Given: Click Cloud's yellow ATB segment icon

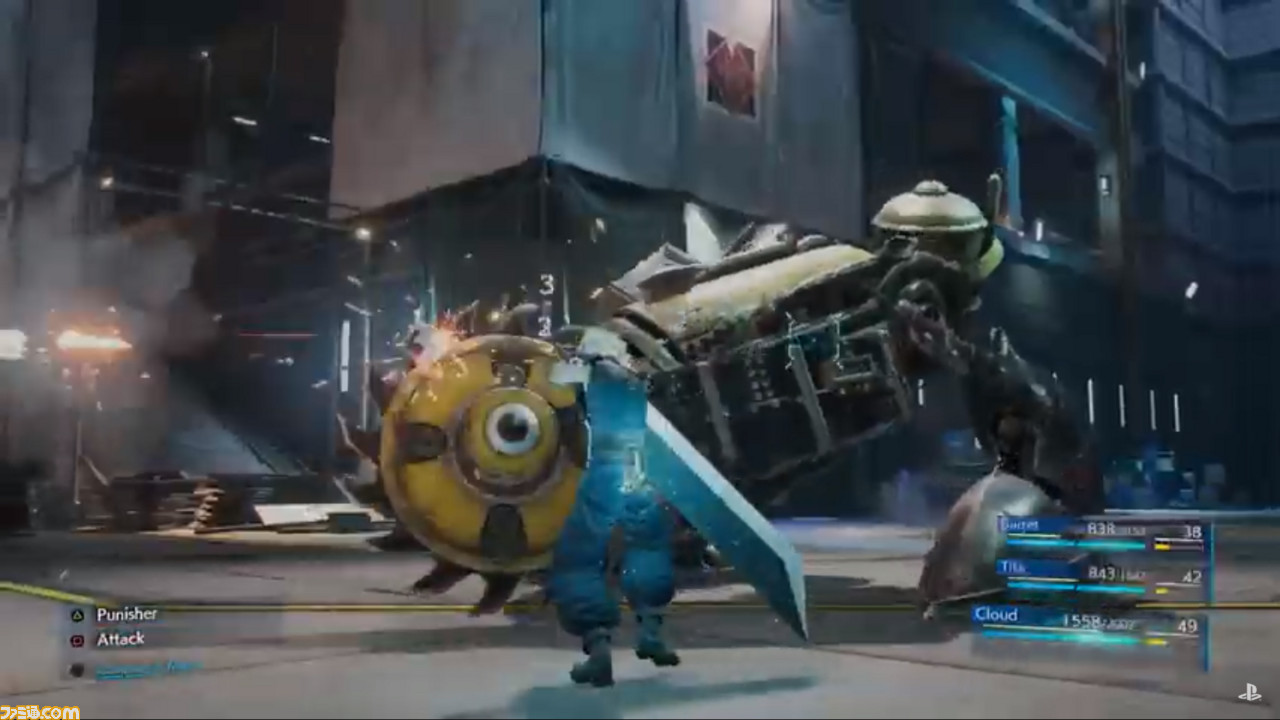Looking at the screenshot, I should click(x=1157, y=640).
